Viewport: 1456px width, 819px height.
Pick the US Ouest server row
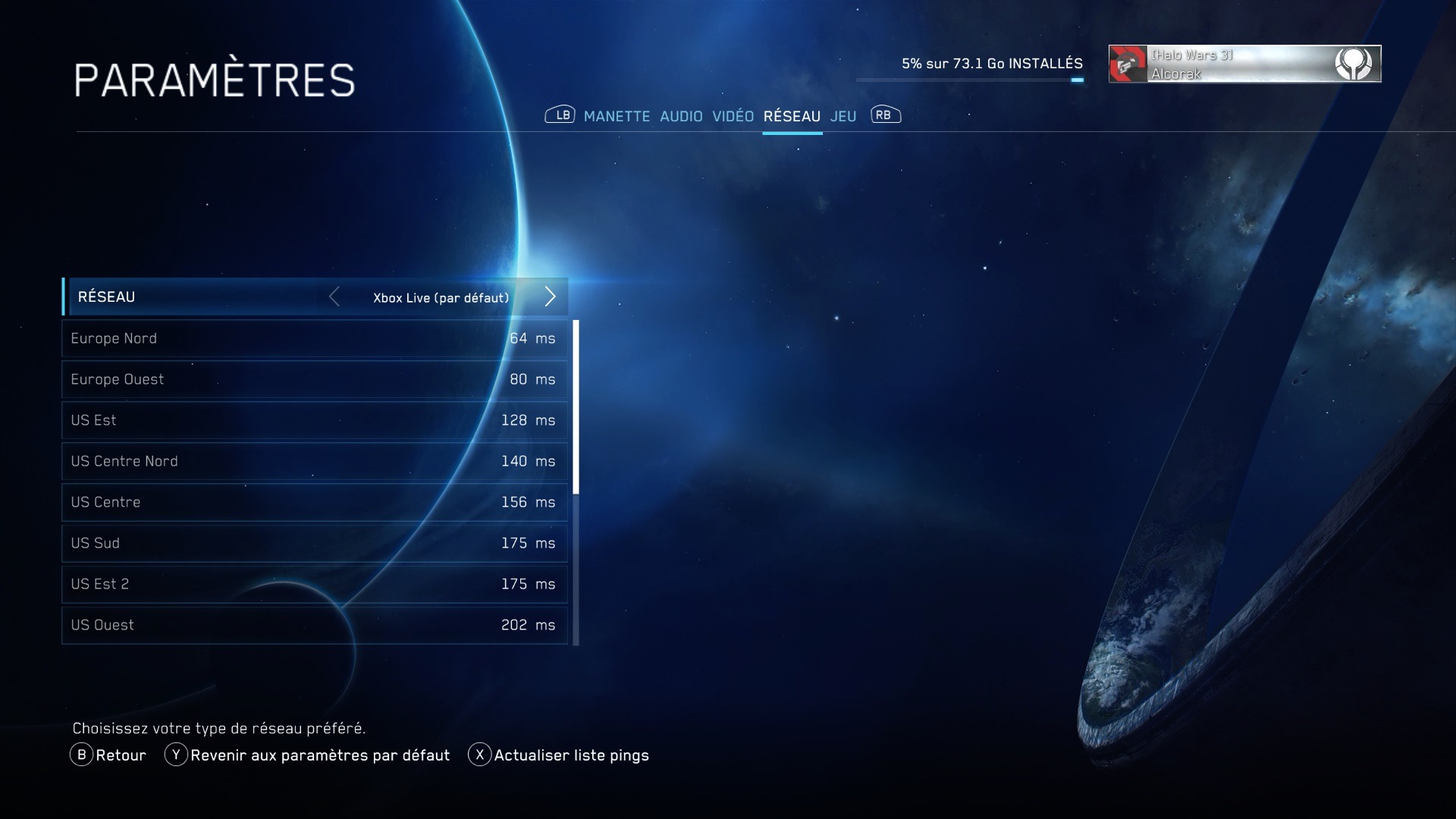click(x=314, y=625)
